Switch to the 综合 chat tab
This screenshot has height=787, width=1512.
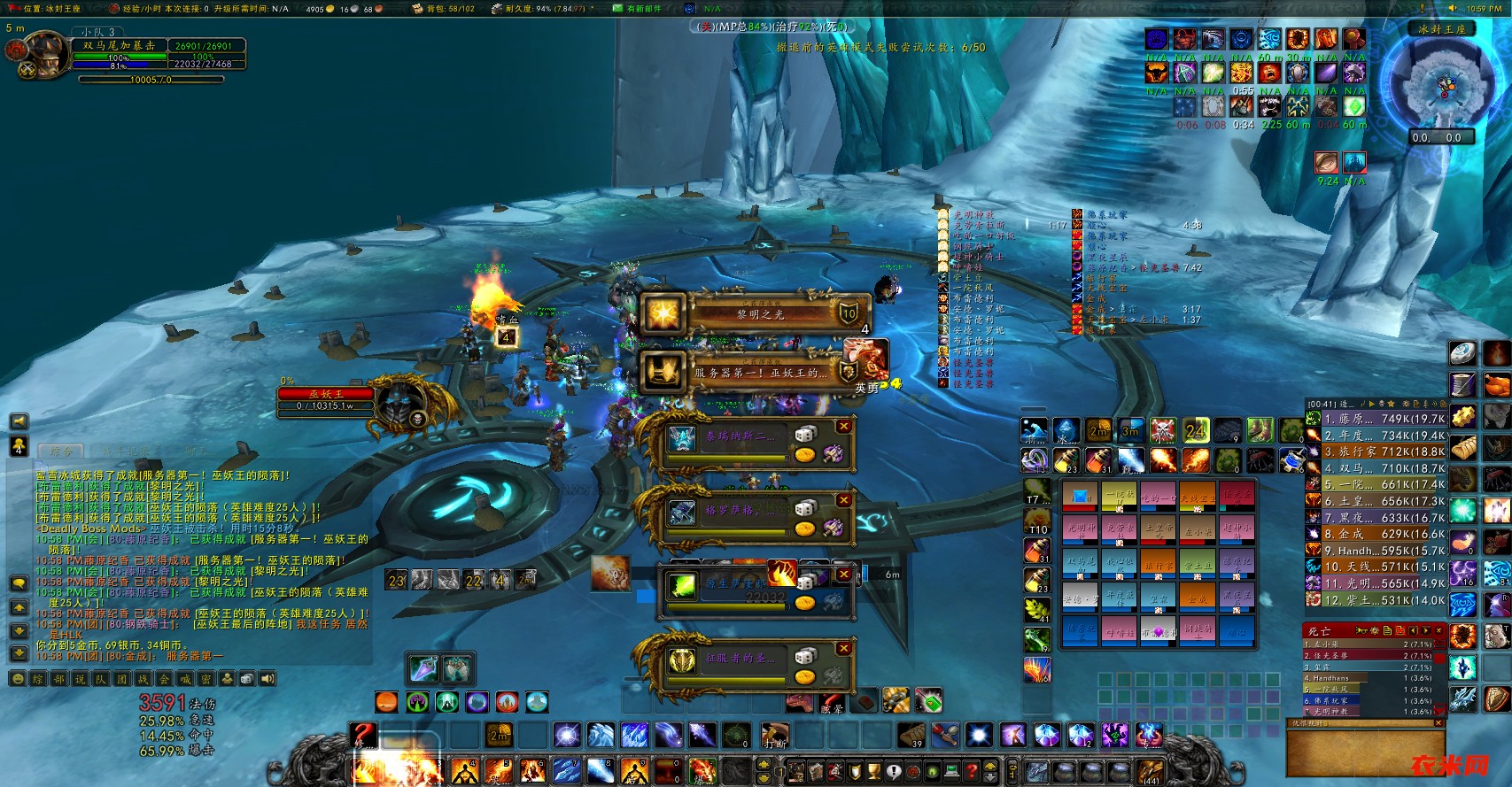(60, 451)
